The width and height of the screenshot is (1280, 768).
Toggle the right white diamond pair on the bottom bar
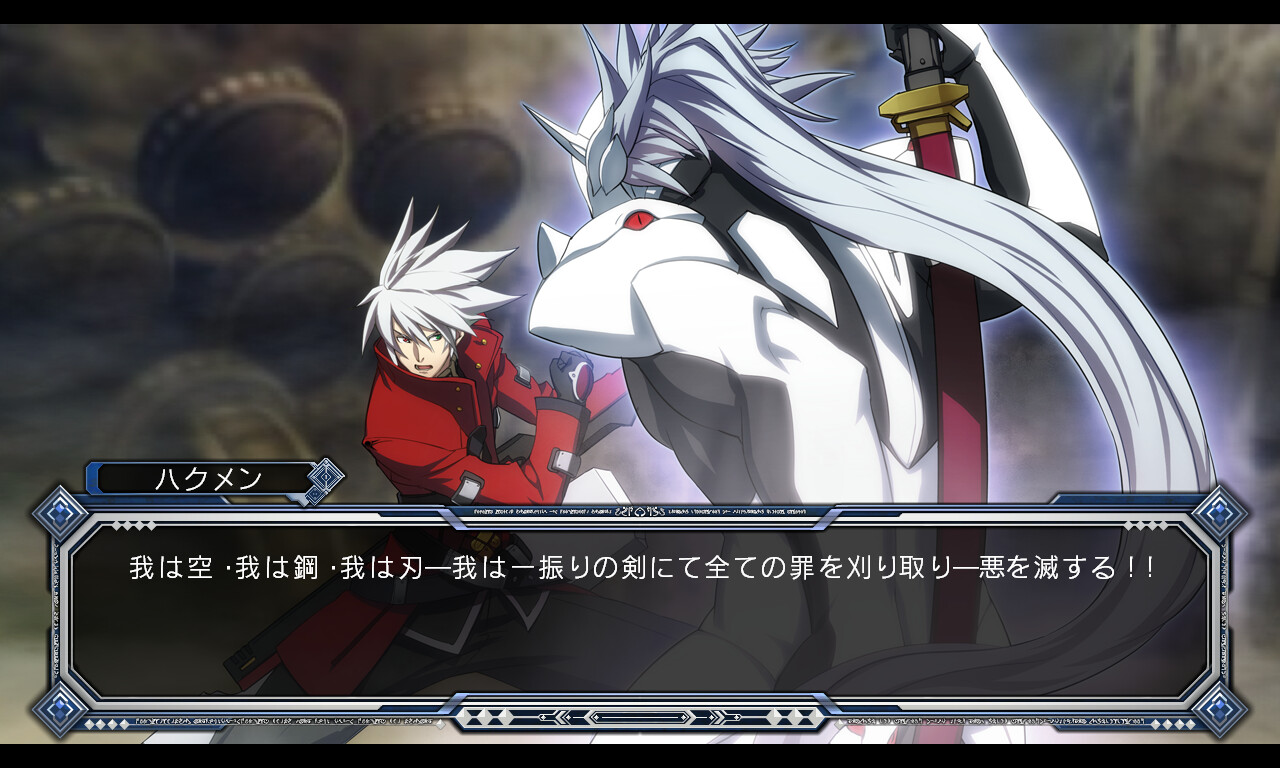click(793, 717)
